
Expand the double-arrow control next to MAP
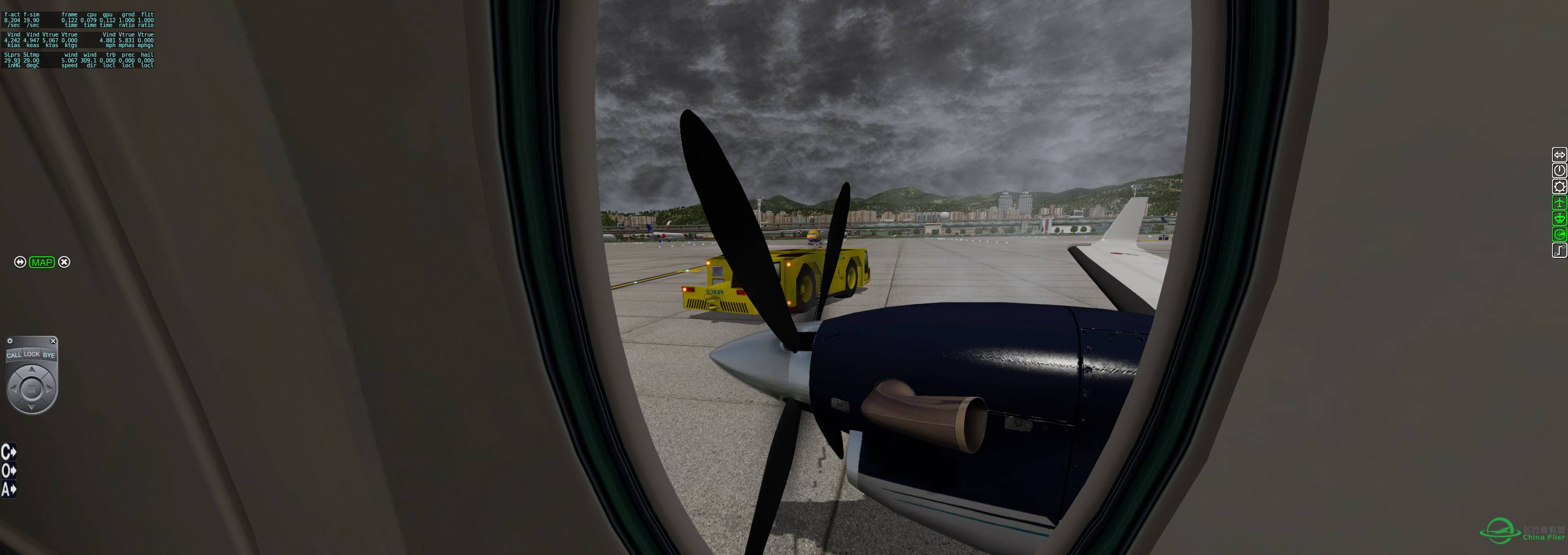[x=20, y=262]
